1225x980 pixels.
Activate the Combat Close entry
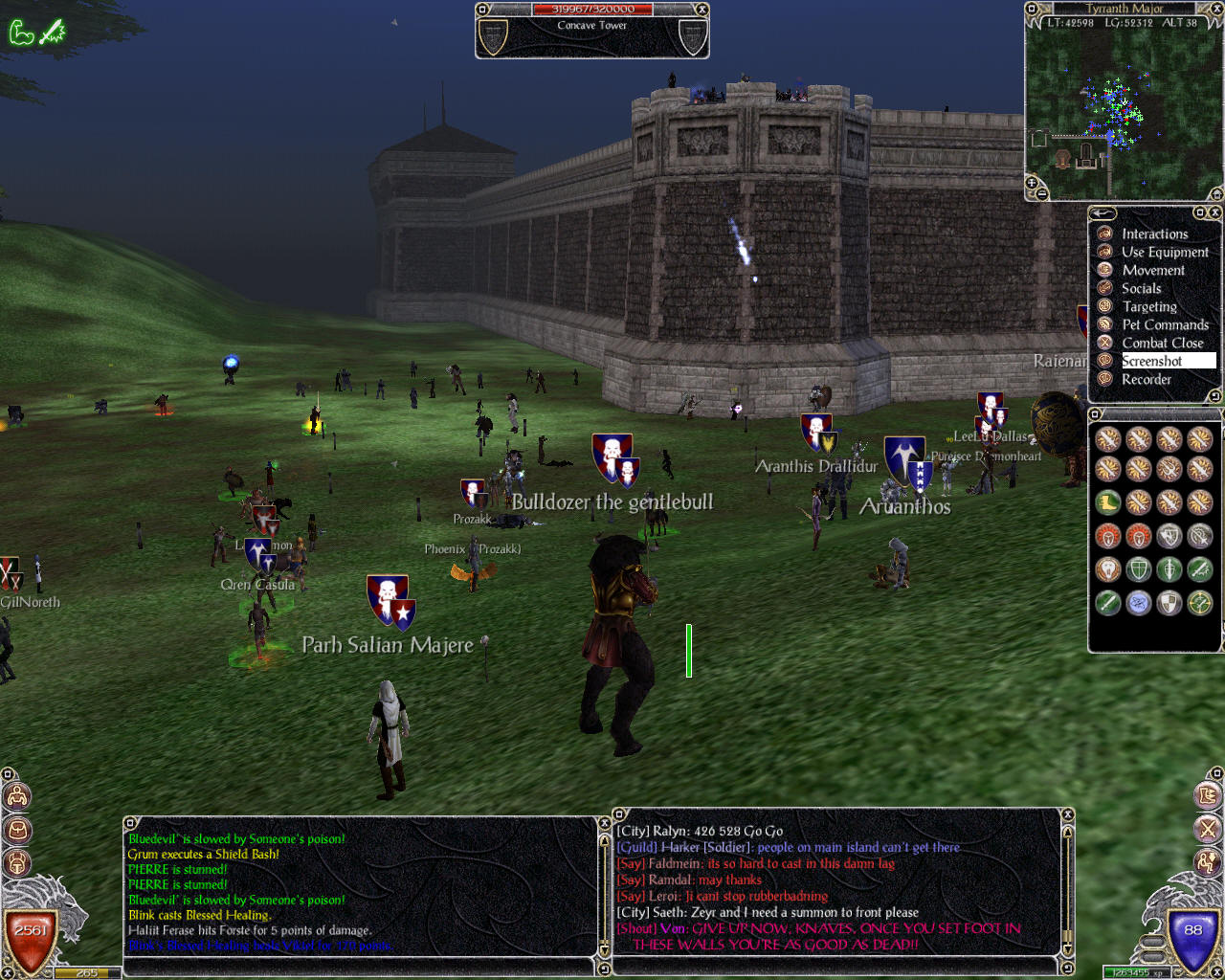pyautogui.click(x=1162, y=344)
